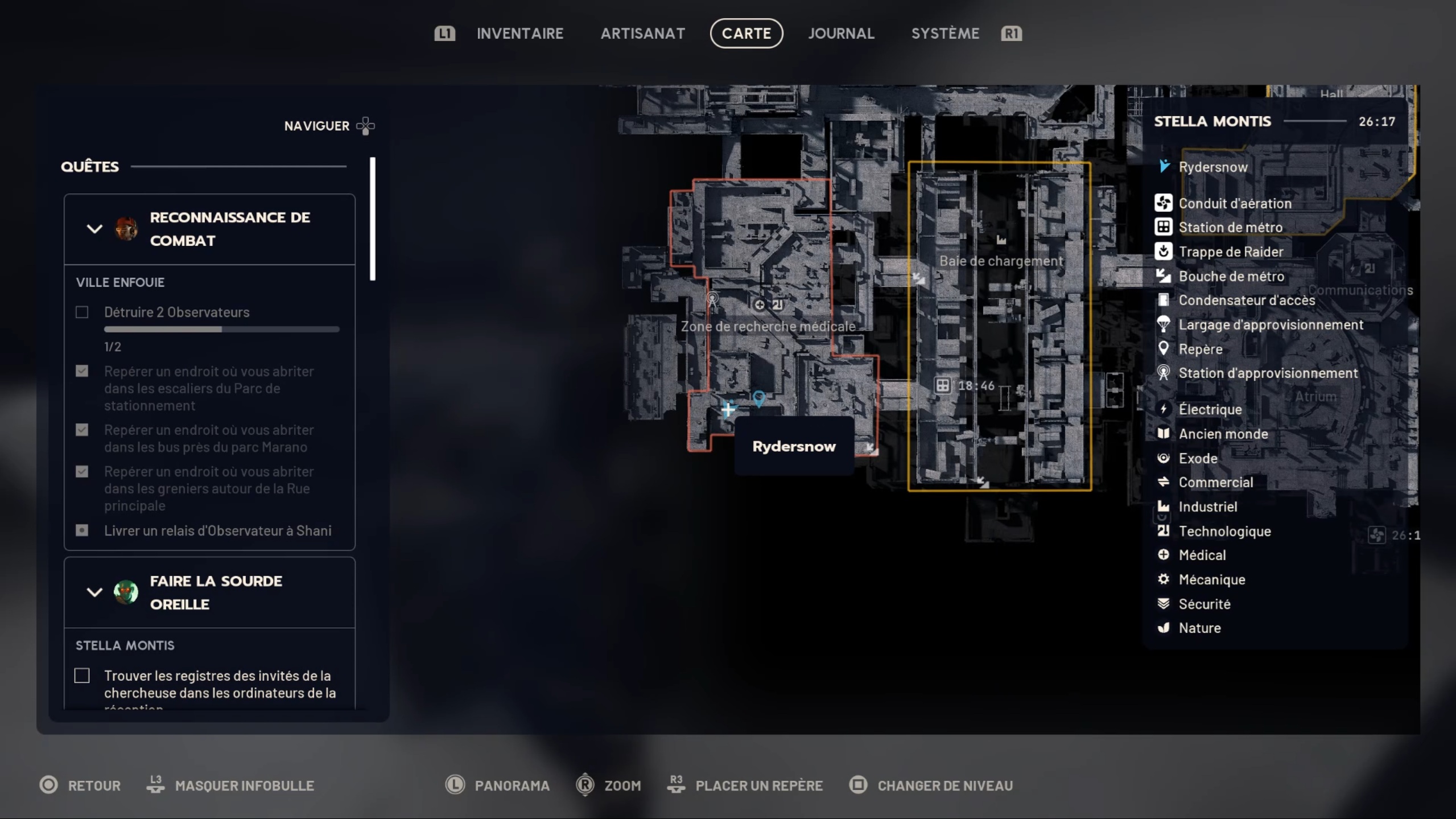1456x819 pixels.
Task: Select the Détruire 2 Observateurs objective
Action: point(176,312)
